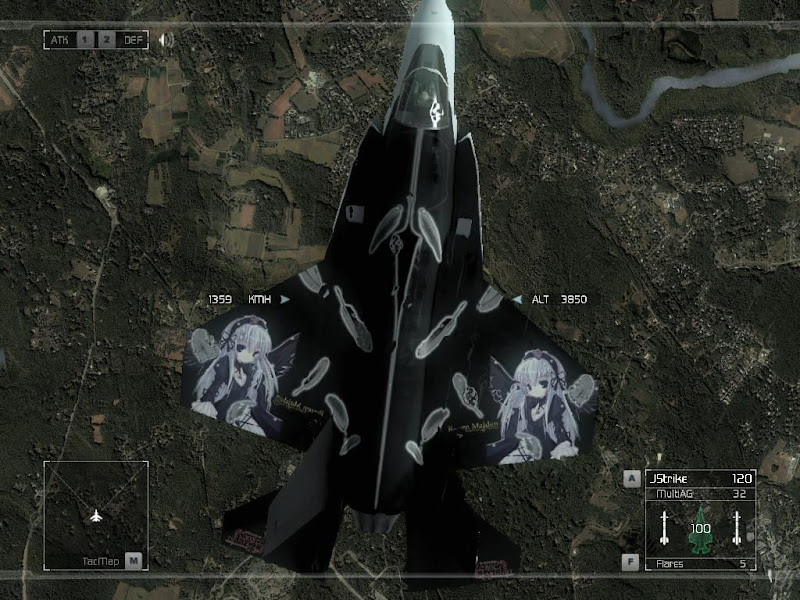
Task: Deploy flares from the Flares row
Action: (699, 564)
